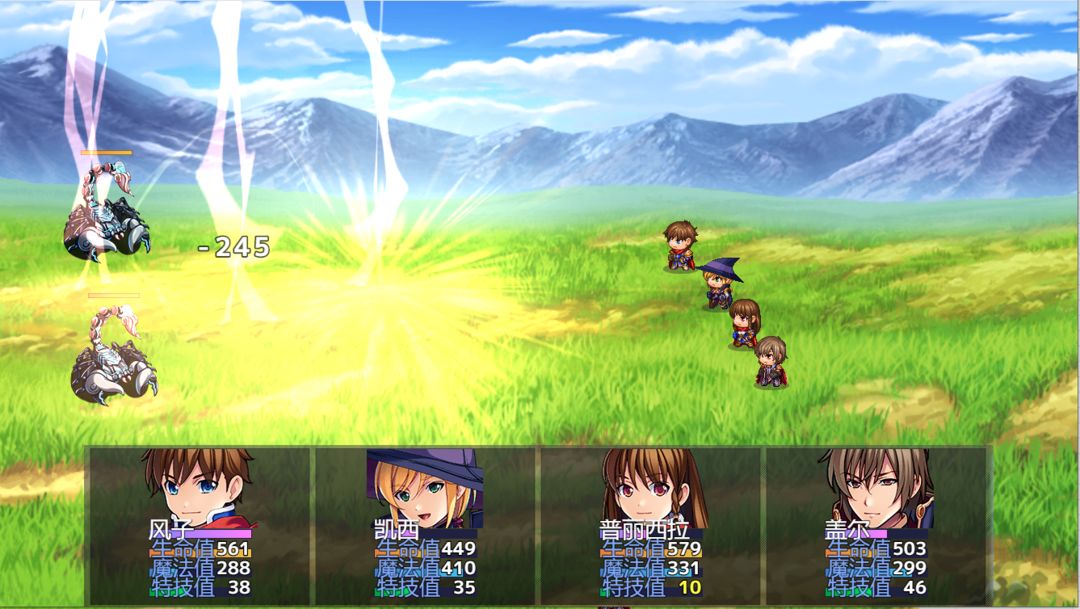This screenshot has height=609, width=1080.
Task: Choose 凯西 the witch's status panel
Action: click(425, 525)
